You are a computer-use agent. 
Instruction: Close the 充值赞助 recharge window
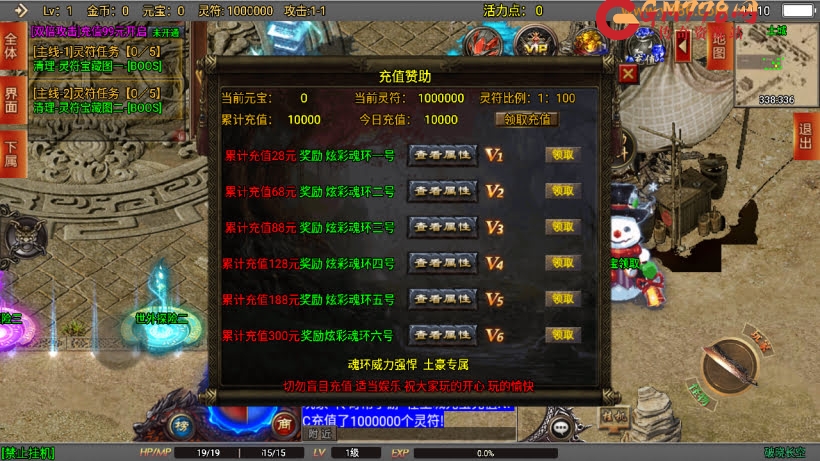pyautogui.click(x=628, y=74)
